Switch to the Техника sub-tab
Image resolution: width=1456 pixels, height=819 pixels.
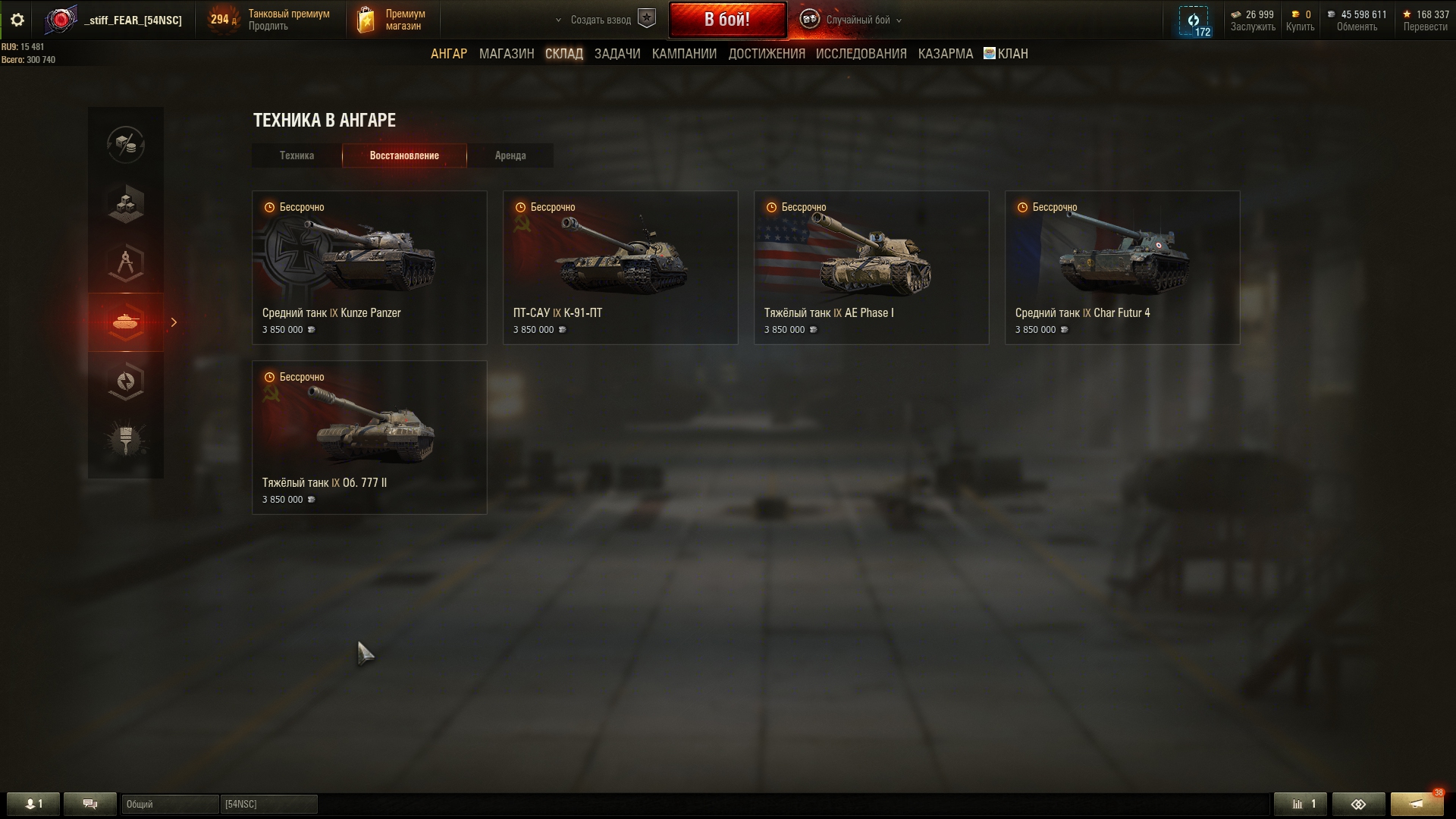(297, 155)
